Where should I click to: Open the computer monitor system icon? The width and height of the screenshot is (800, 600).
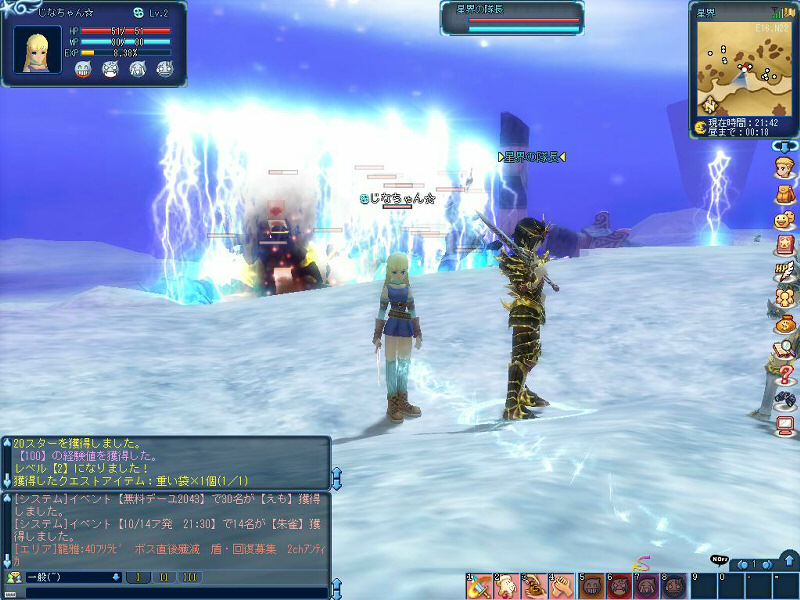coord(784,427)
